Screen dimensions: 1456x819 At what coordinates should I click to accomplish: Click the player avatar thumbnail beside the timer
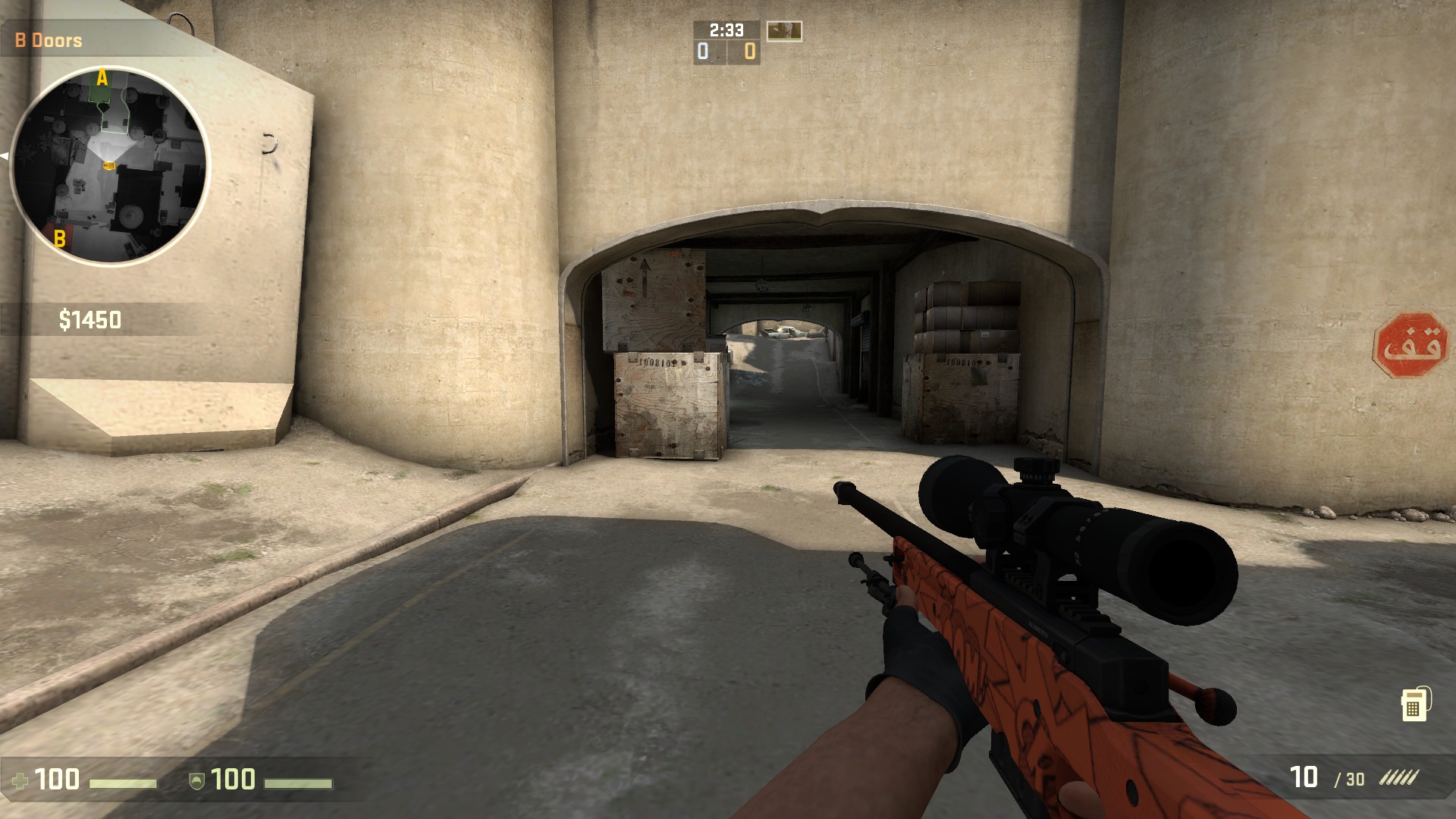click(785, 31)
